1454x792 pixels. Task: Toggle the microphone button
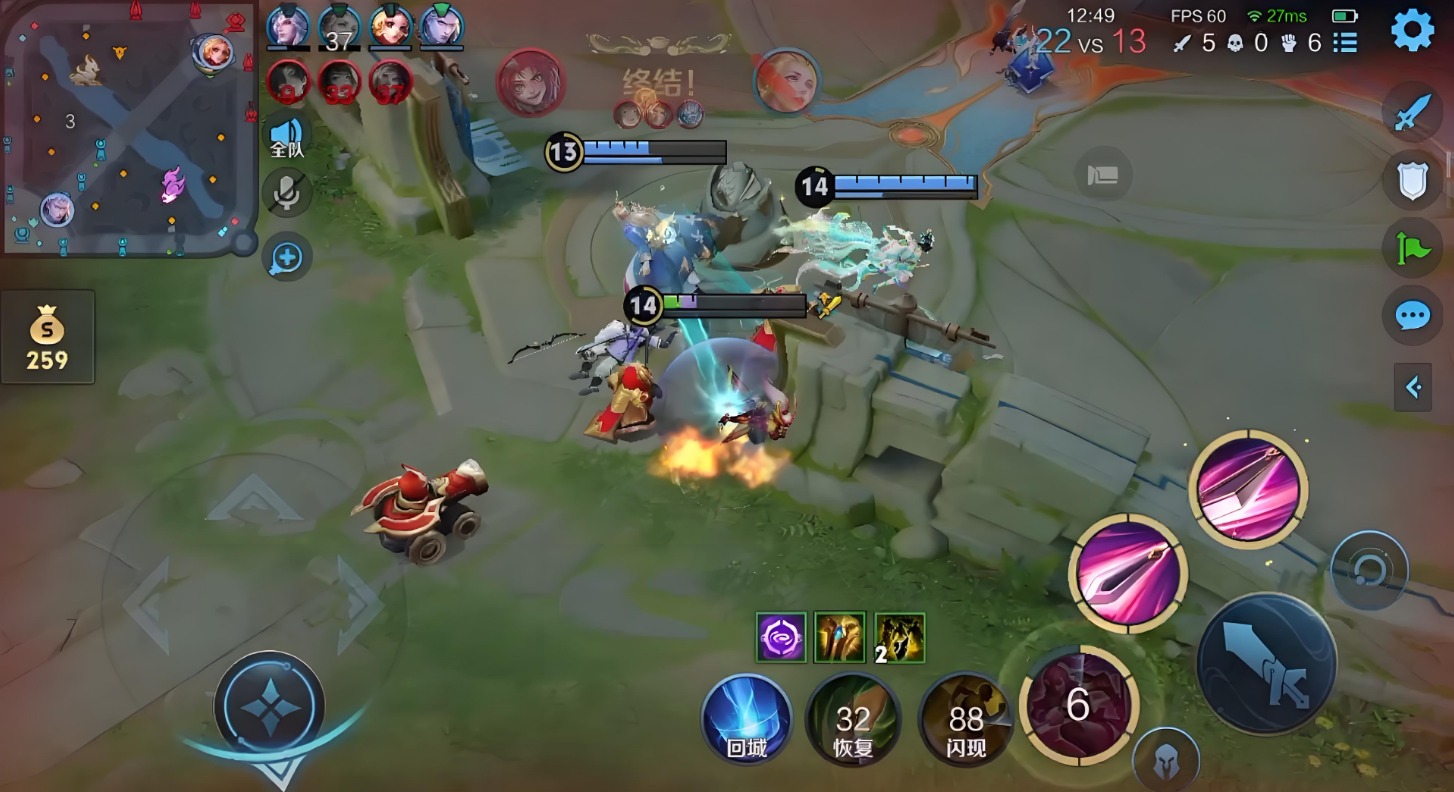287,193
